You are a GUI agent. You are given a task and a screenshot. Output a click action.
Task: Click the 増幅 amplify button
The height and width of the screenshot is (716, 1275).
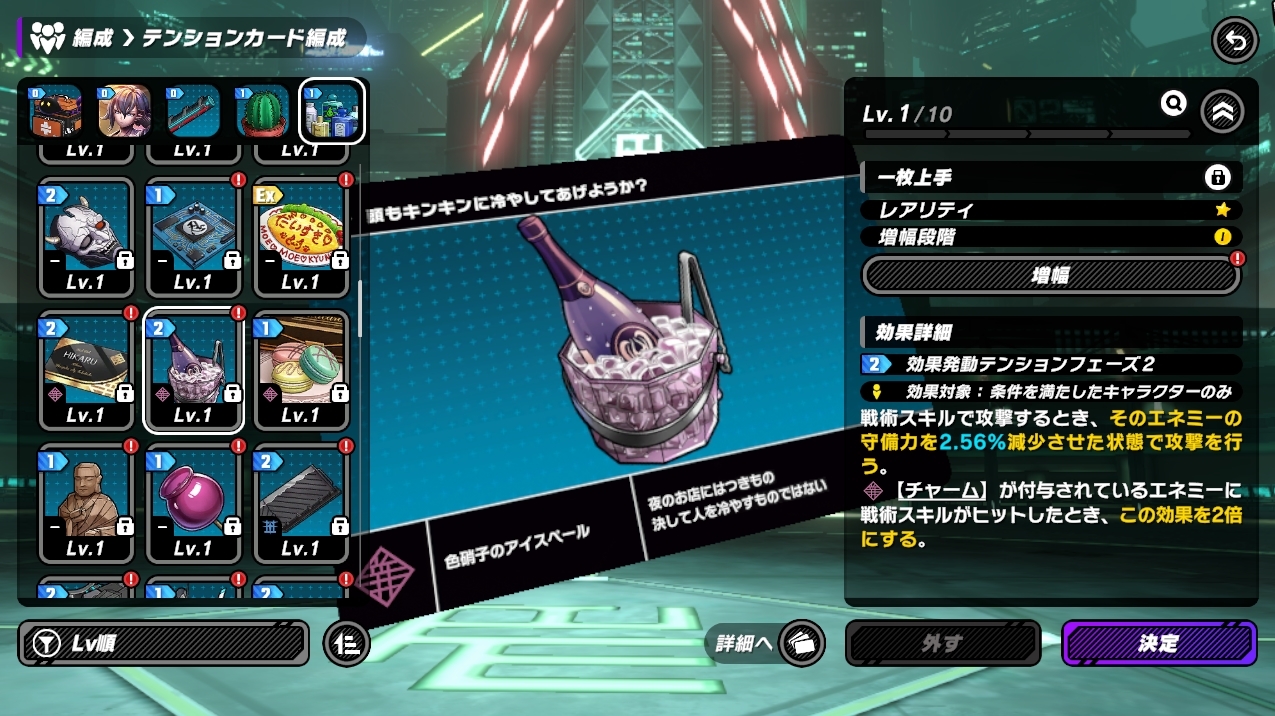coord(1050,275)
